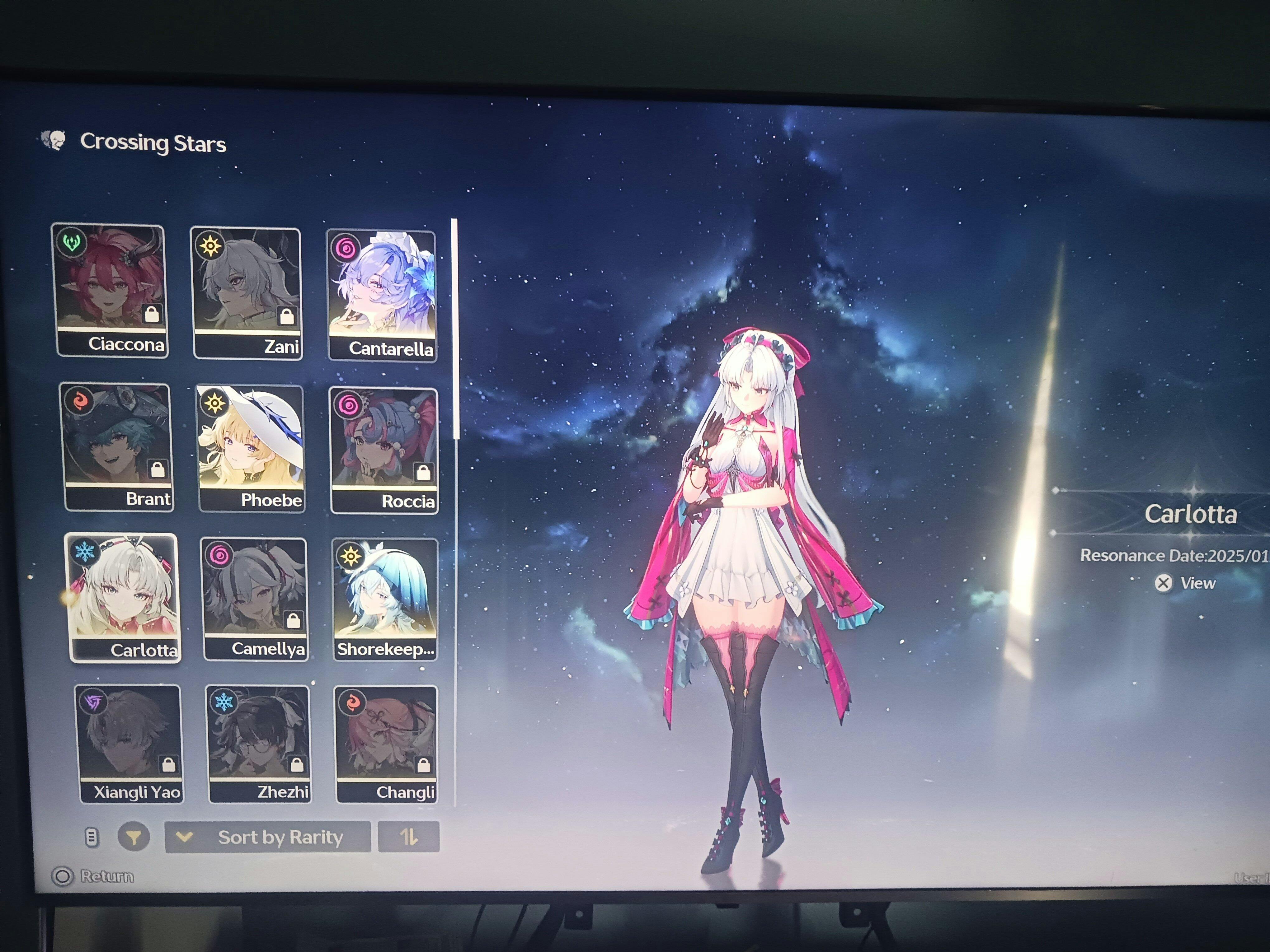This screenshot has height=952, width=1270.
Task: Choose Zani from the character list
Action: coord(247,293)
